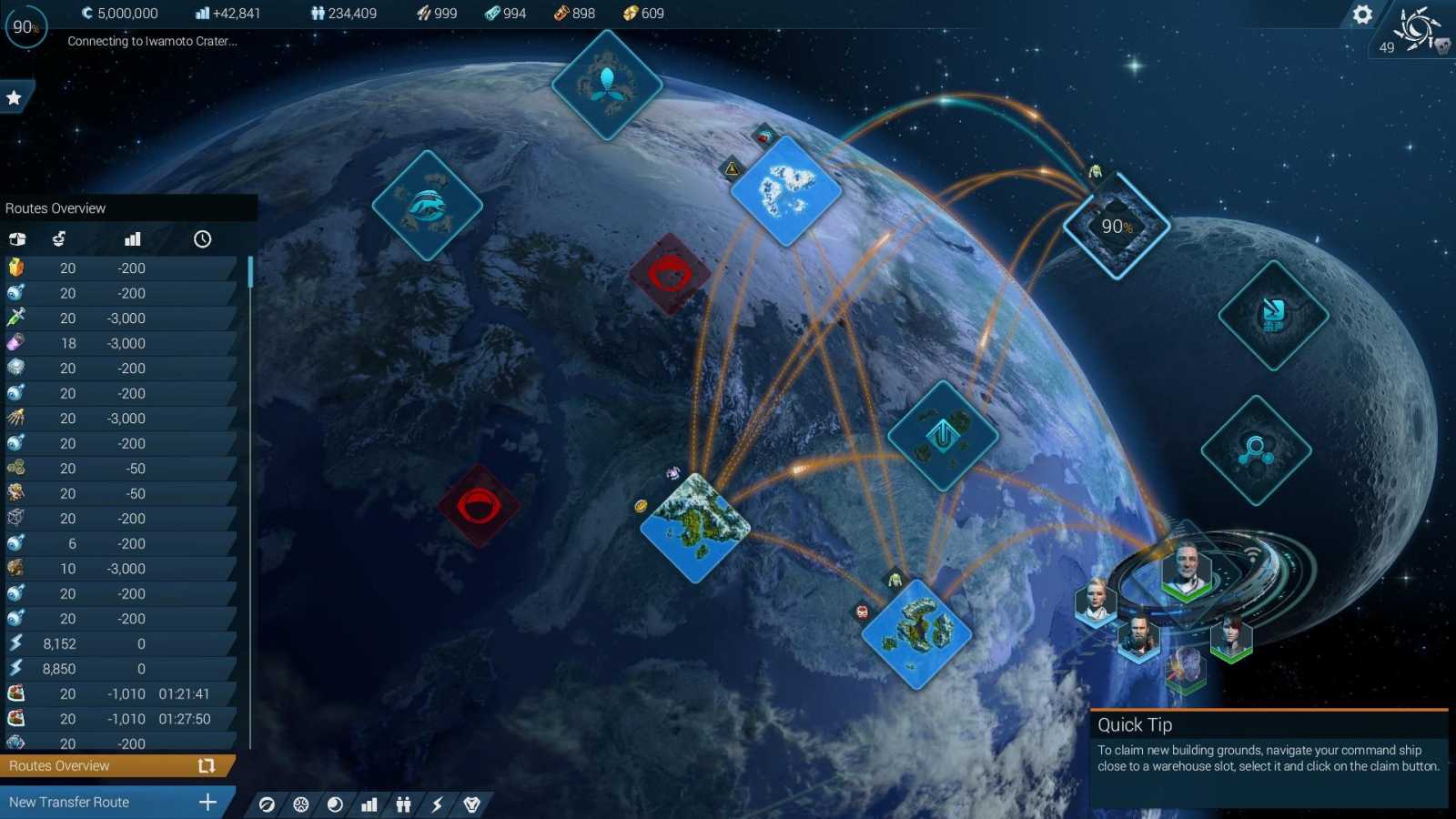The width and height of the screenshot is (1456, 819).
Task: Click the favorites star icon below the top bar
Action: (x=15, y=96)
